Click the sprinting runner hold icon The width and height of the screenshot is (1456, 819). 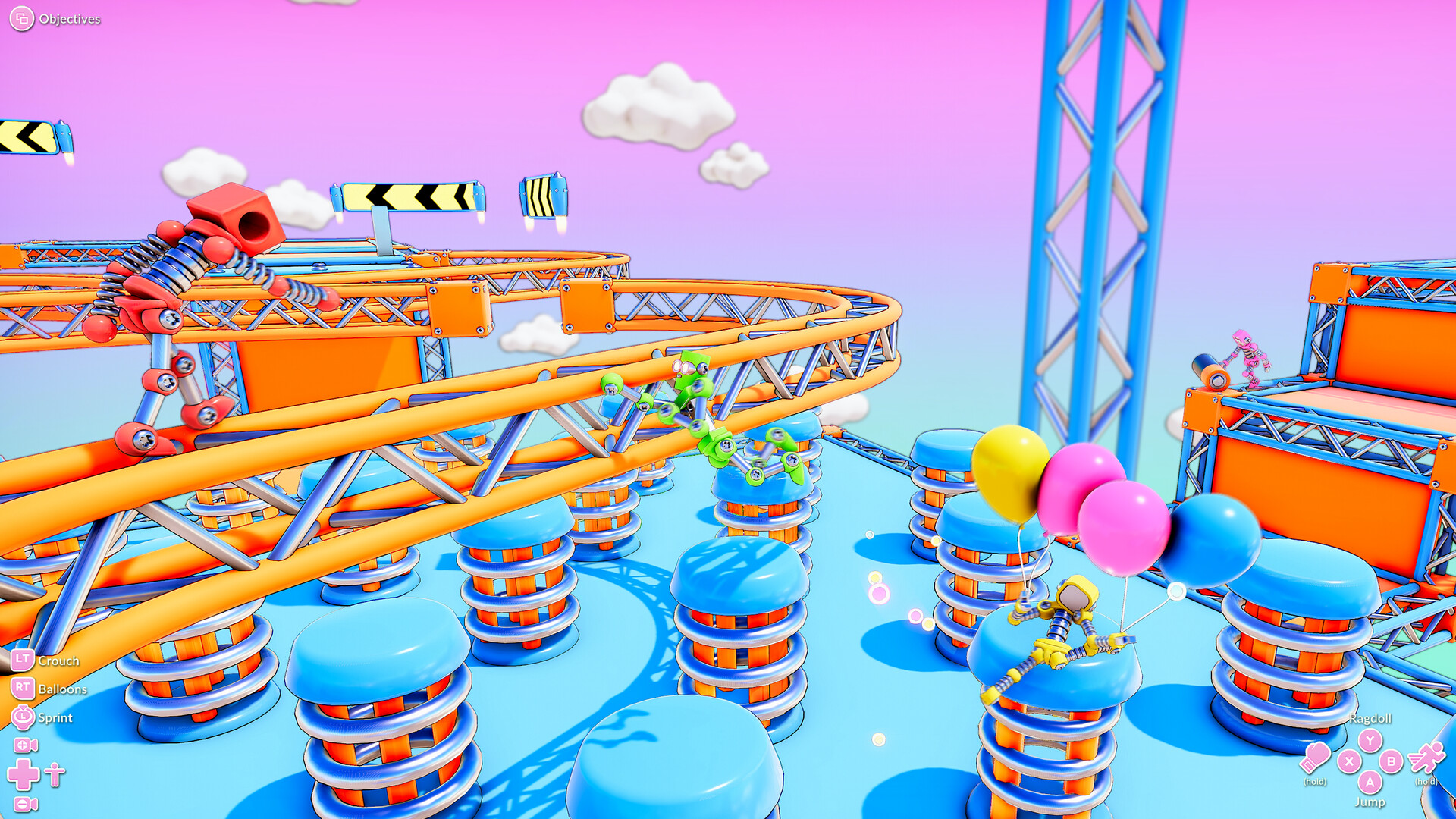coord(1426,758)
